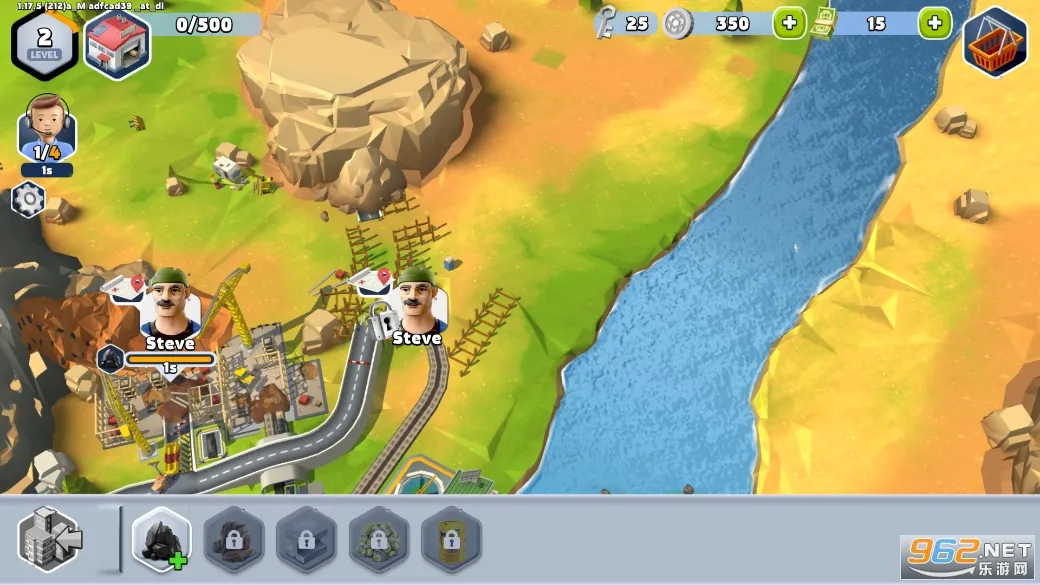Open the player level 2 badge

(x=44, y=41)
